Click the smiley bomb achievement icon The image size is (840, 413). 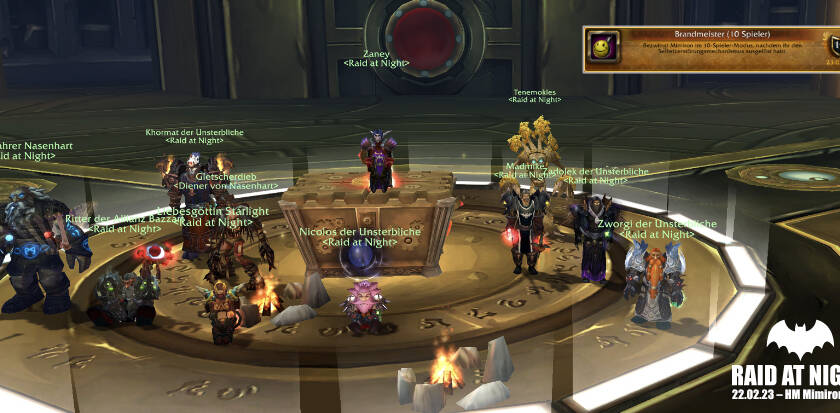pos(603,48)
